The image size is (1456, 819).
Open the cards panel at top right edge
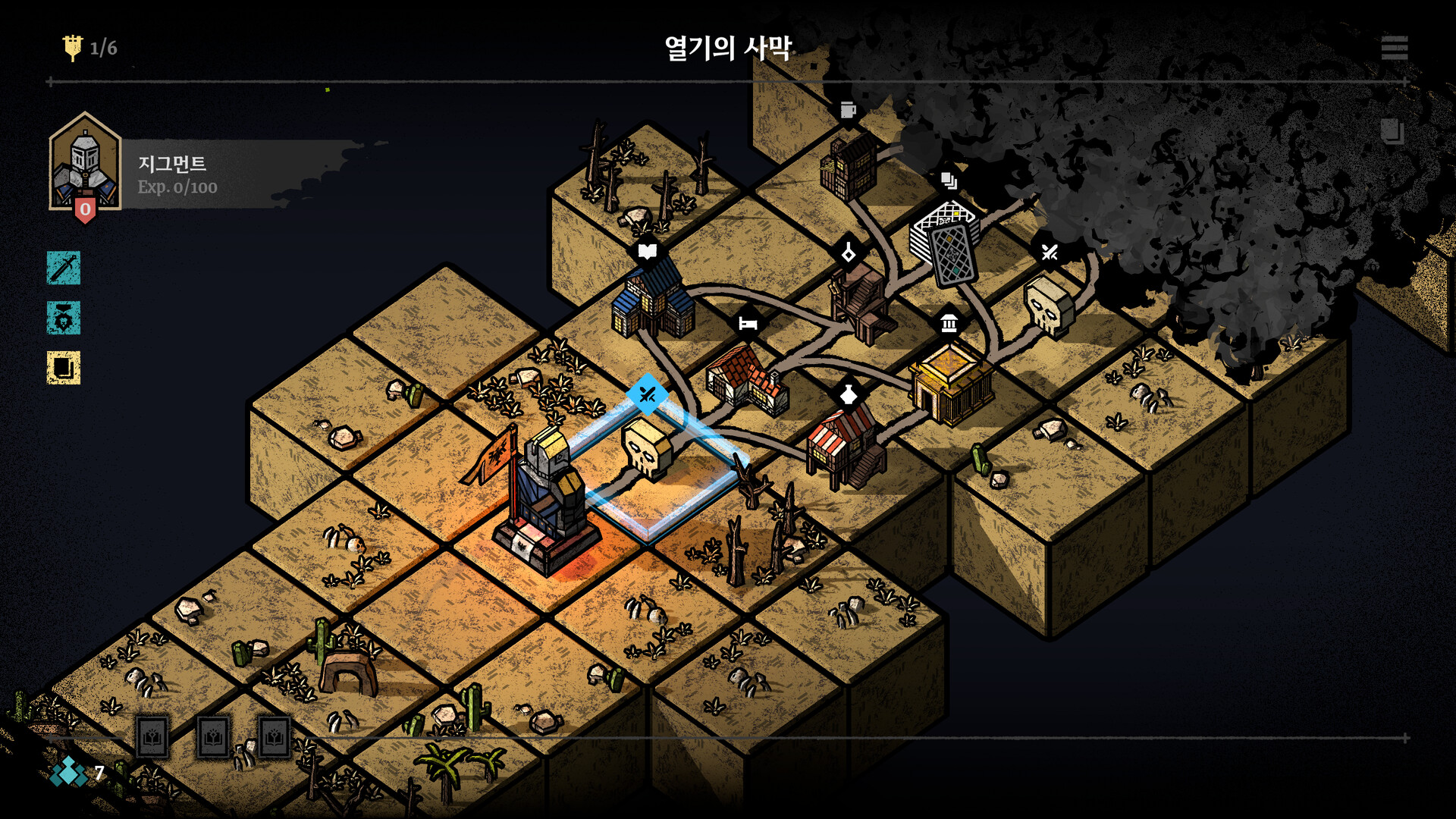[1394, 129]
